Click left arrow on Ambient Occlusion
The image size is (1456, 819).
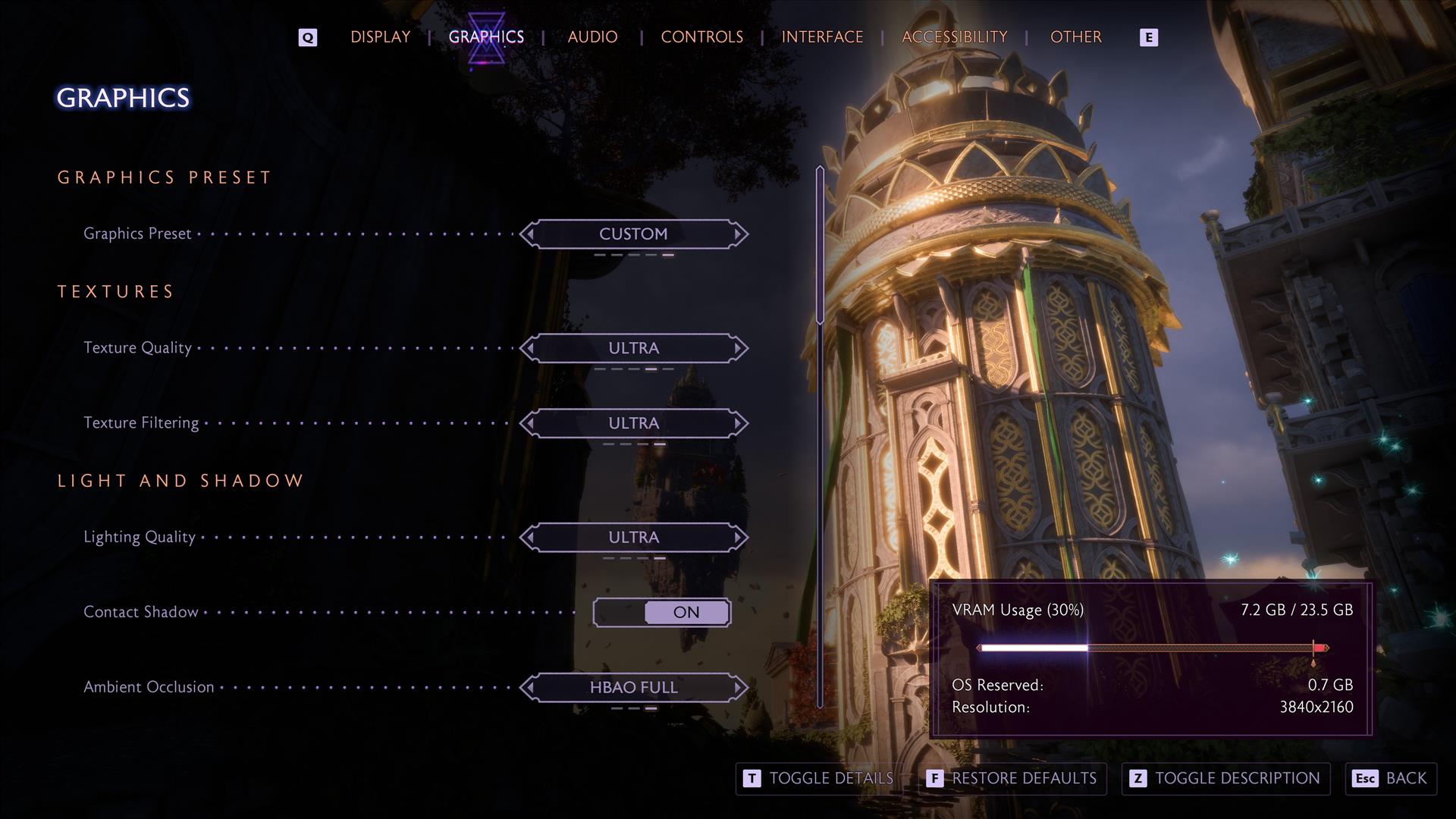pyautogui.click(x=529, y=688)
